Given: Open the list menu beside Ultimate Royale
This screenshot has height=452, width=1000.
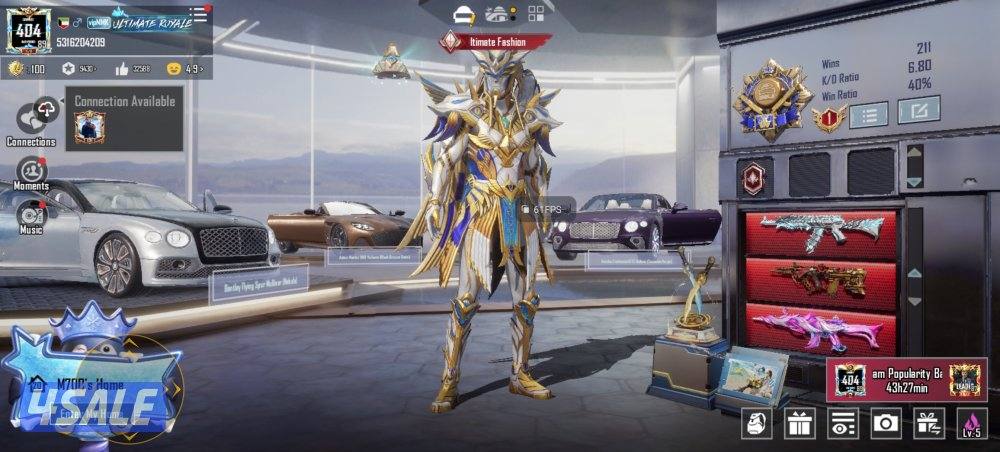Looking at the screenshot, I should pyautogui.click(x=199, y=14).
